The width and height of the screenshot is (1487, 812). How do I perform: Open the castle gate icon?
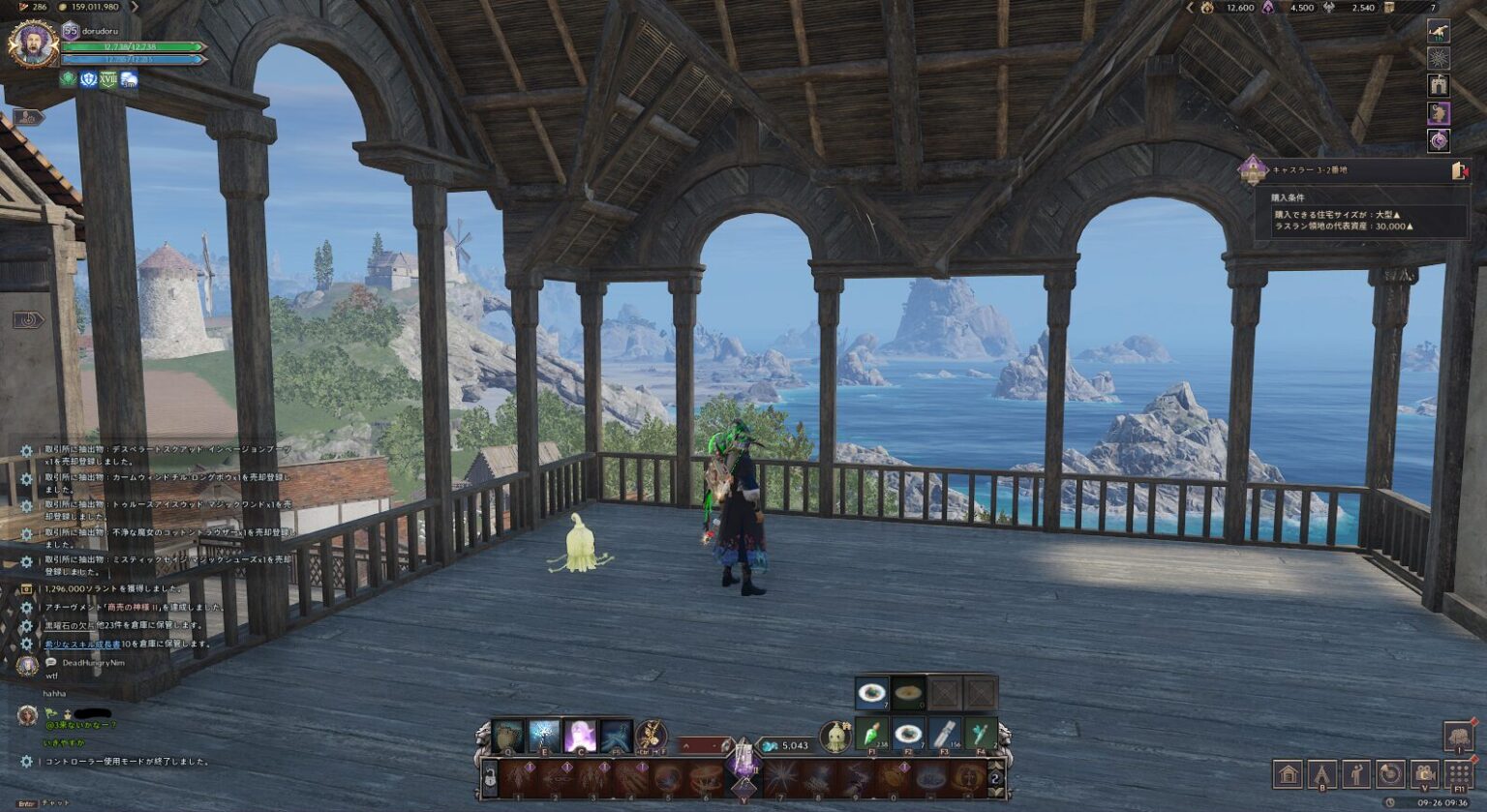[x=1439, y=85]
